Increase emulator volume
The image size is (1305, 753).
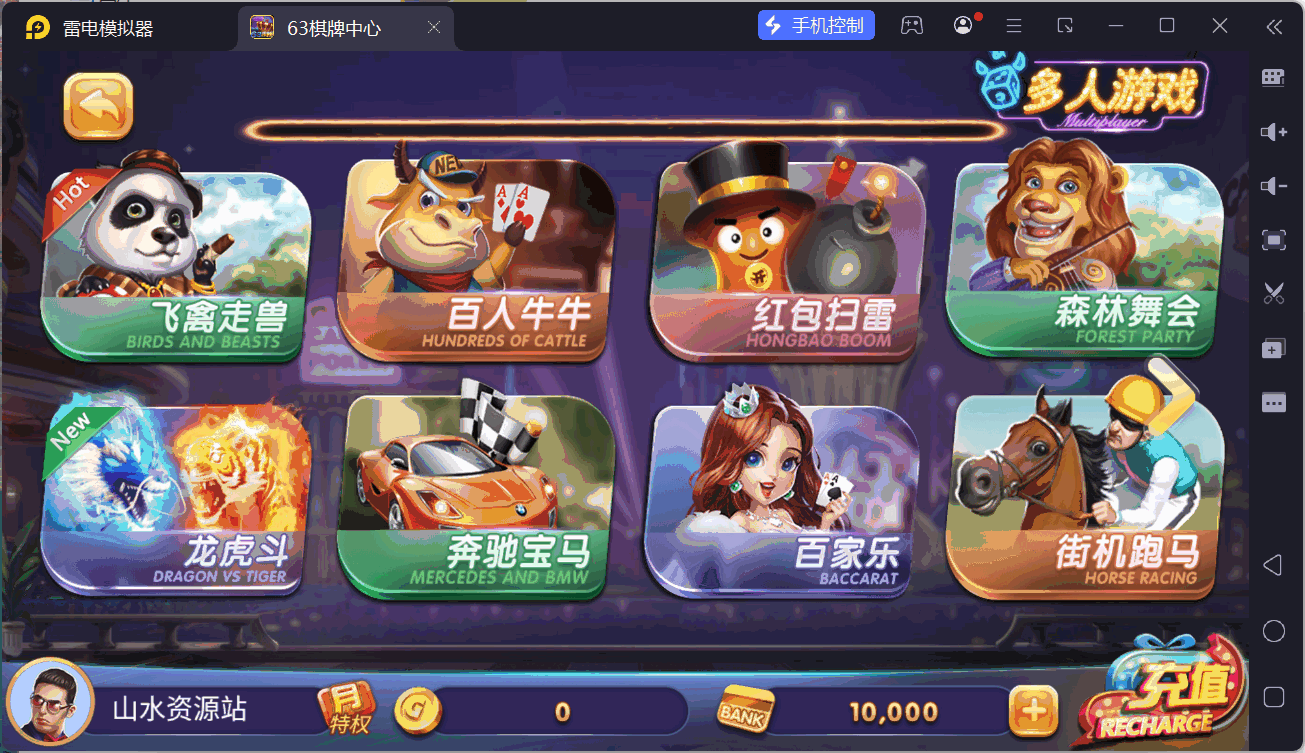(1272, 131)
